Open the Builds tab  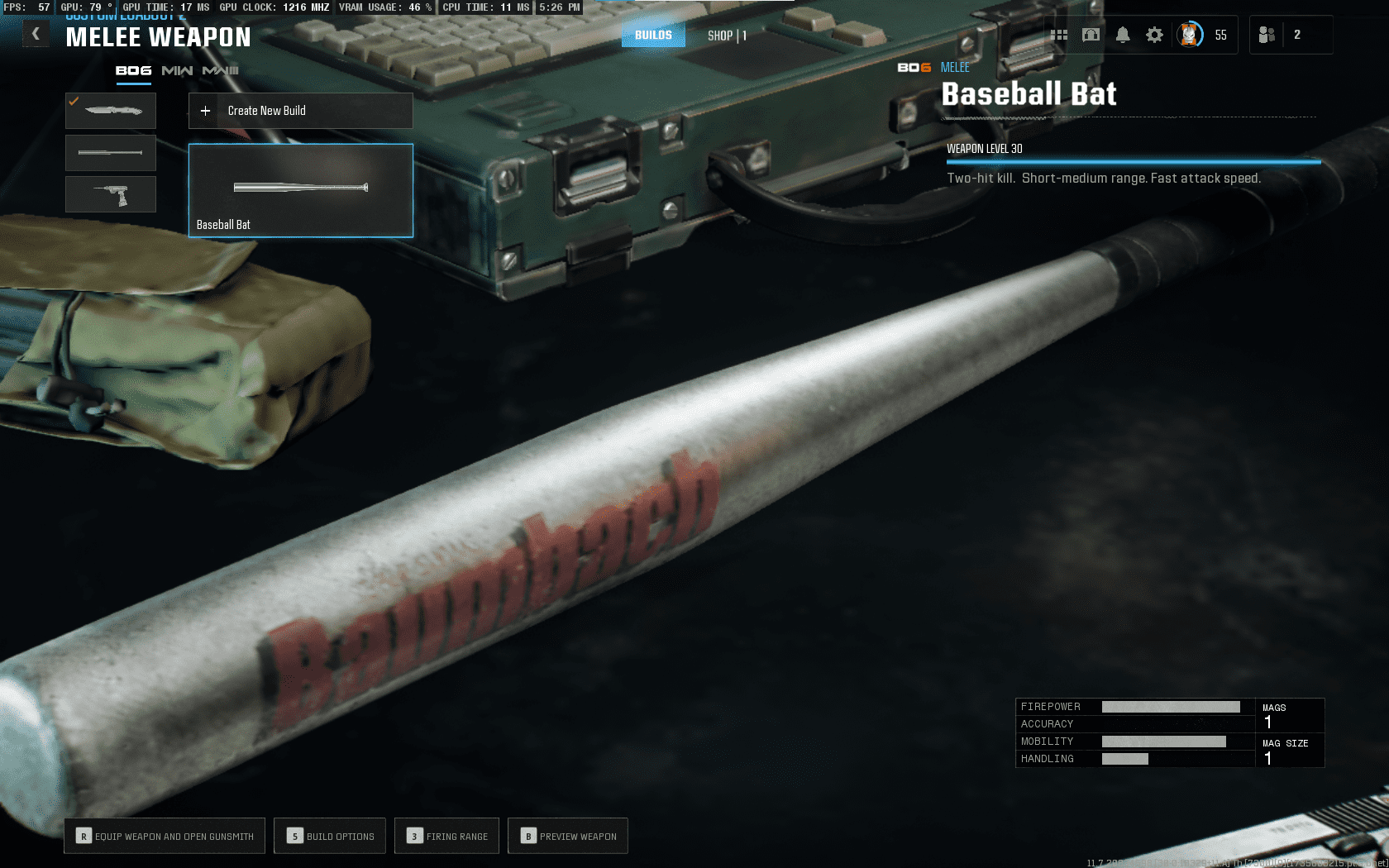click(x=653, y=35)
